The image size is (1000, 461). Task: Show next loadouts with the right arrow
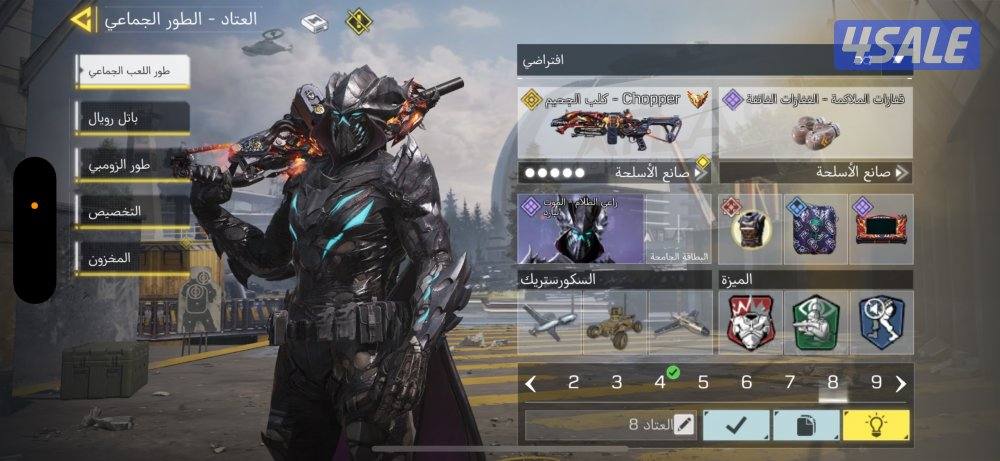point(901,383)
